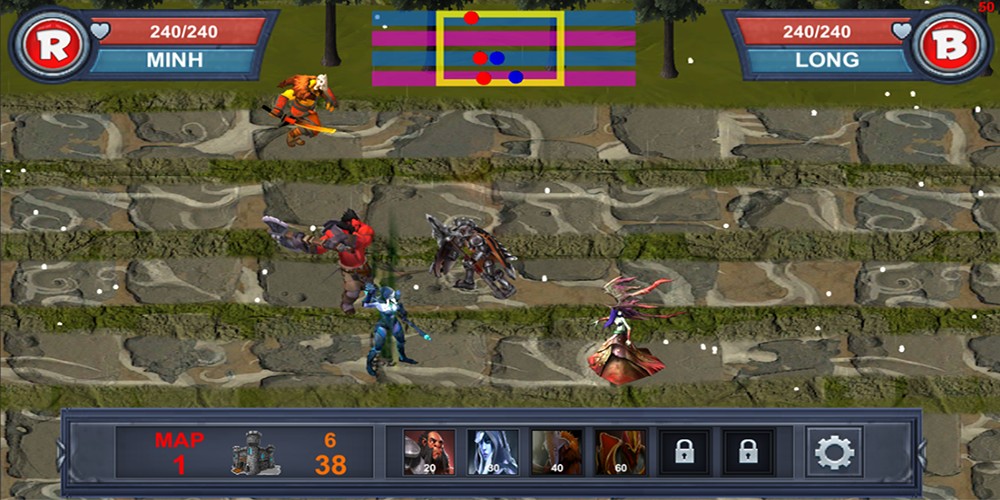This screenshot has width=1000, height=500.
Task: Summon the bearded axe hero costing 20
Action: click(429, 452)
